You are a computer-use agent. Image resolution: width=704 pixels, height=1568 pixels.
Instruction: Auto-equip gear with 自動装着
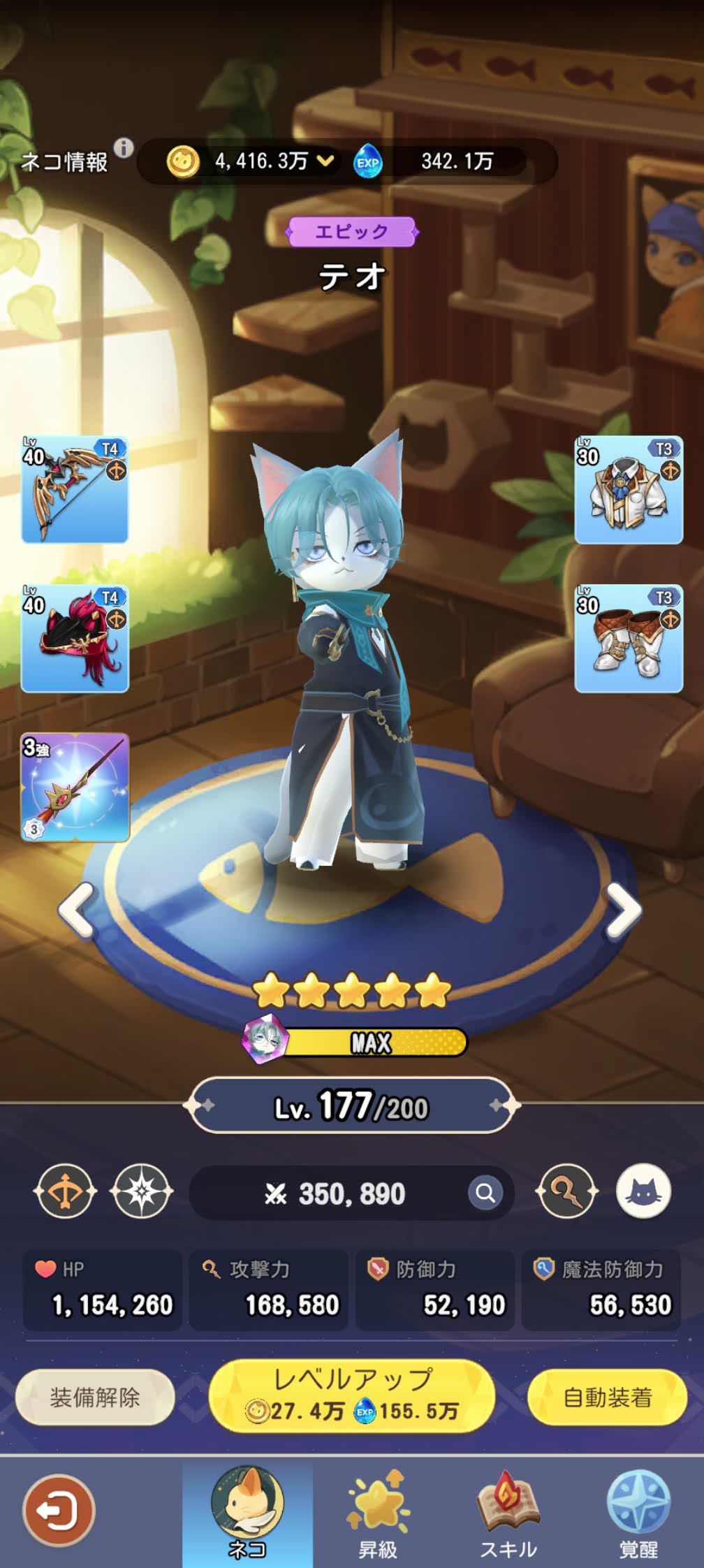point(607,1398)
